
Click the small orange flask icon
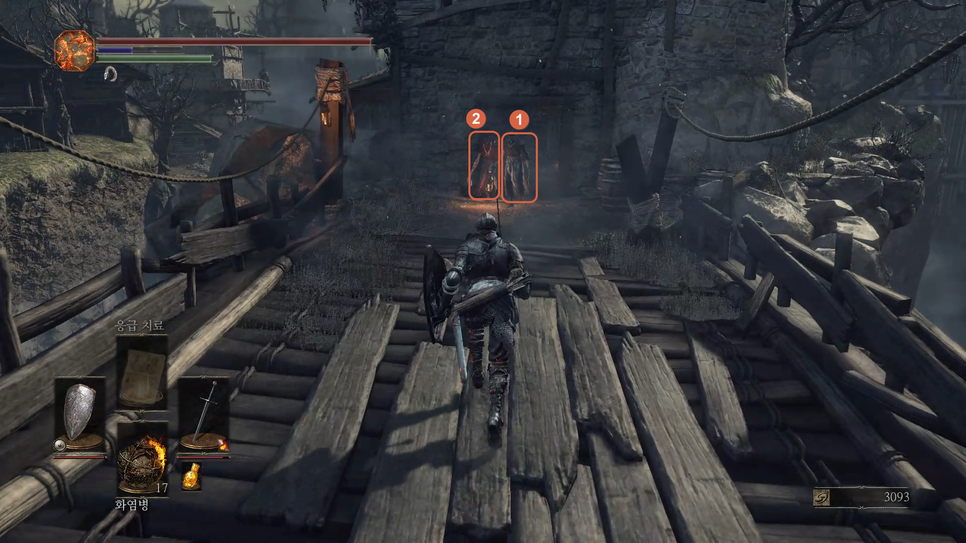pos(191,477)
